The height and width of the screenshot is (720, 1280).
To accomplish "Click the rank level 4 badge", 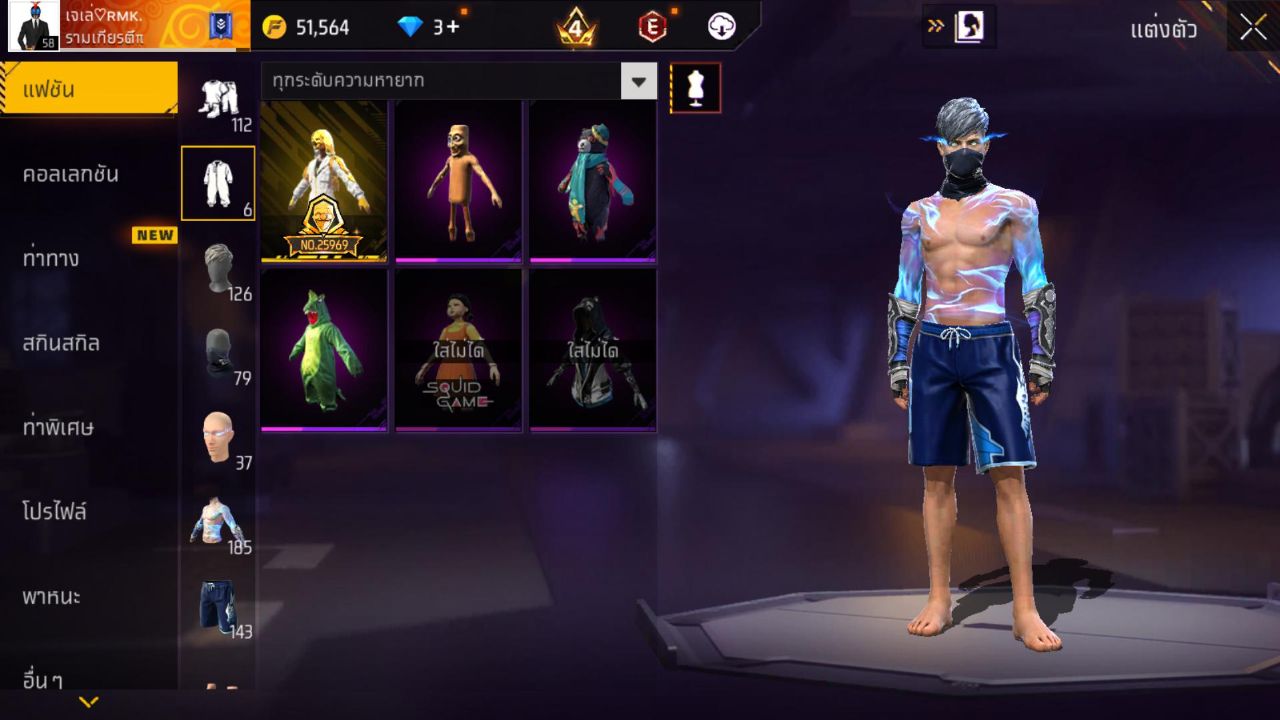I will [574, 27].
